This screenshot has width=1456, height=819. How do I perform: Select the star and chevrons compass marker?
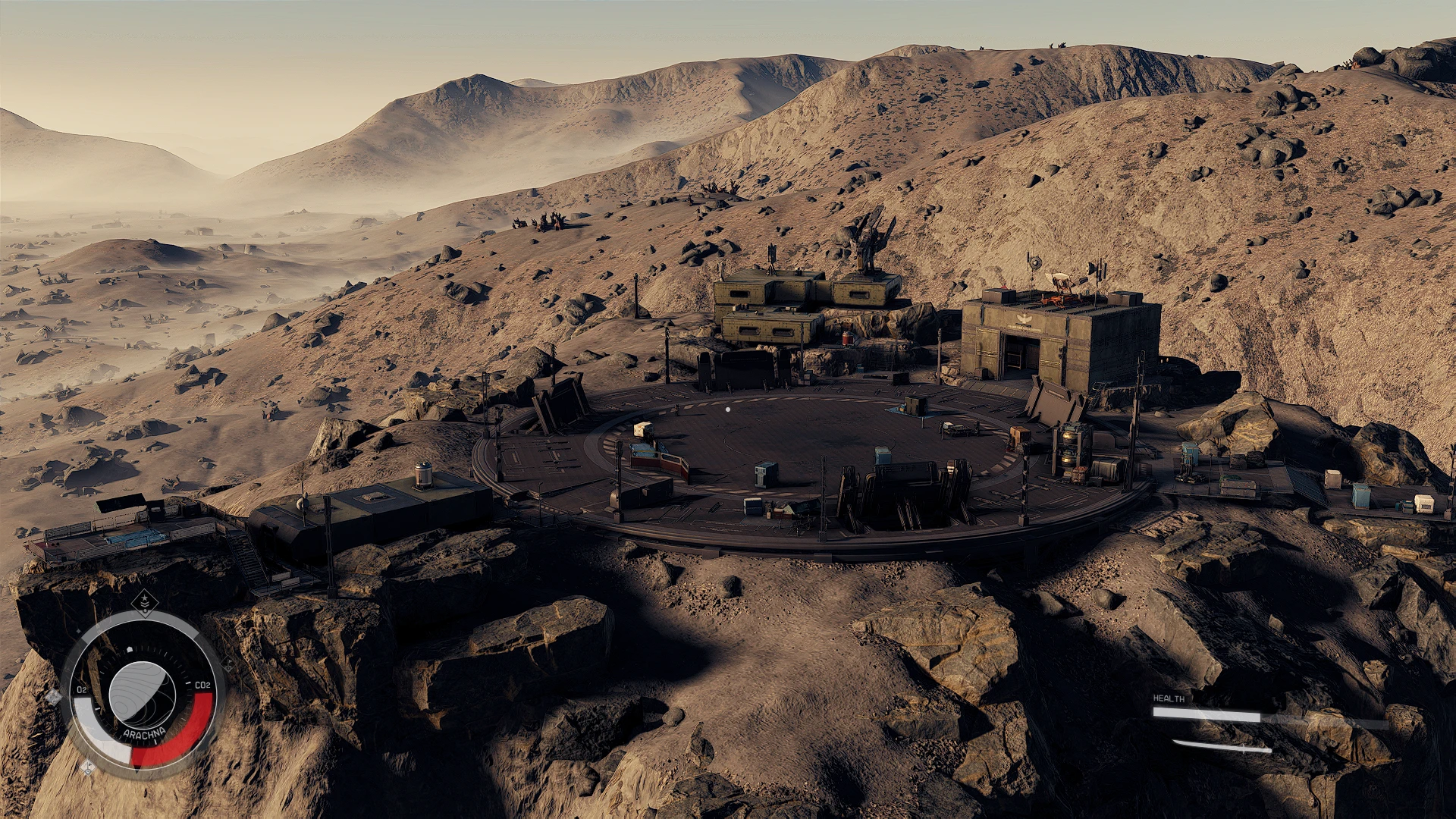click(144, 603)
